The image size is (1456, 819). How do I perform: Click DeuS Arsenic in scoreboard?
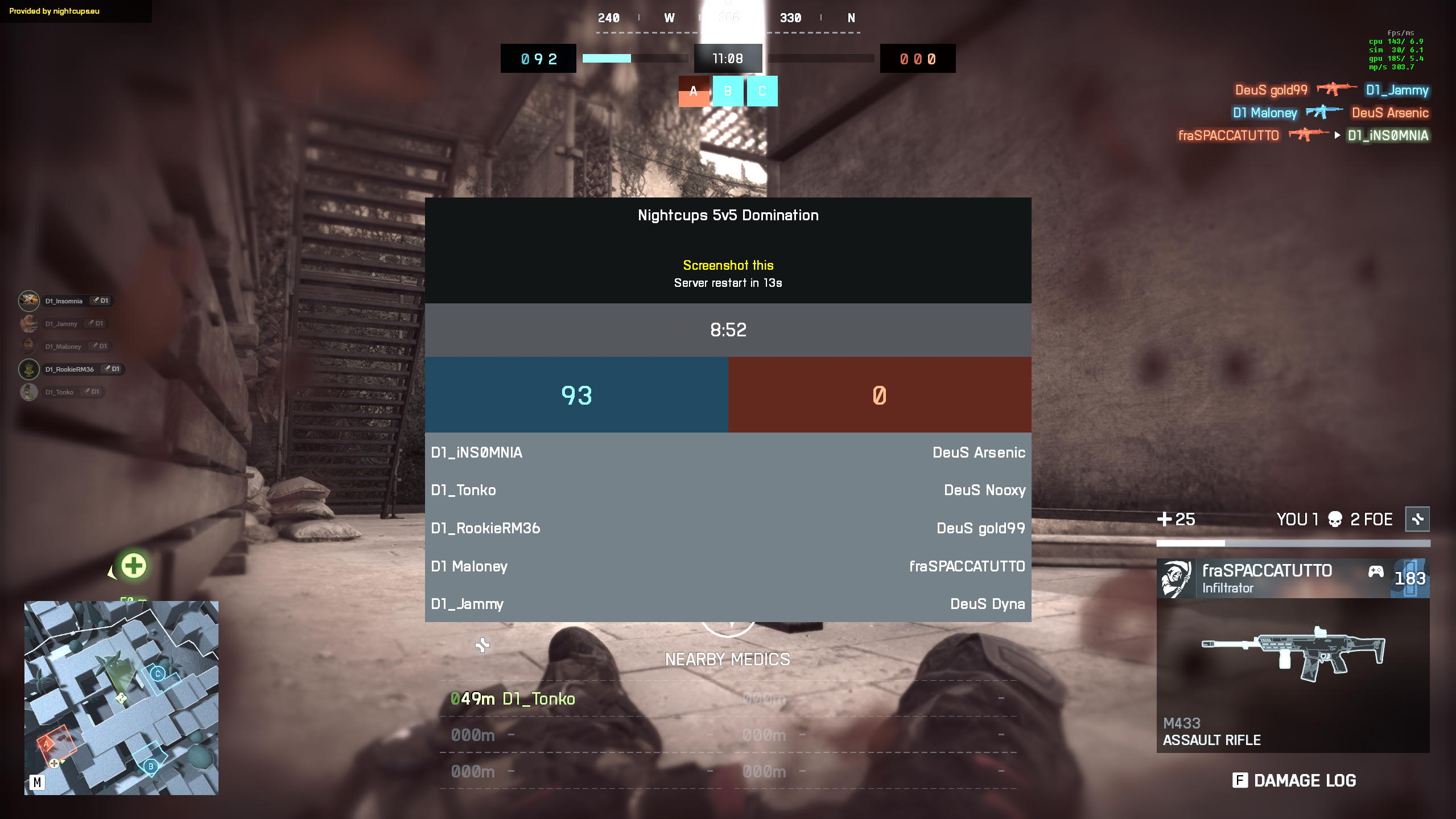[x=979, y=452]
